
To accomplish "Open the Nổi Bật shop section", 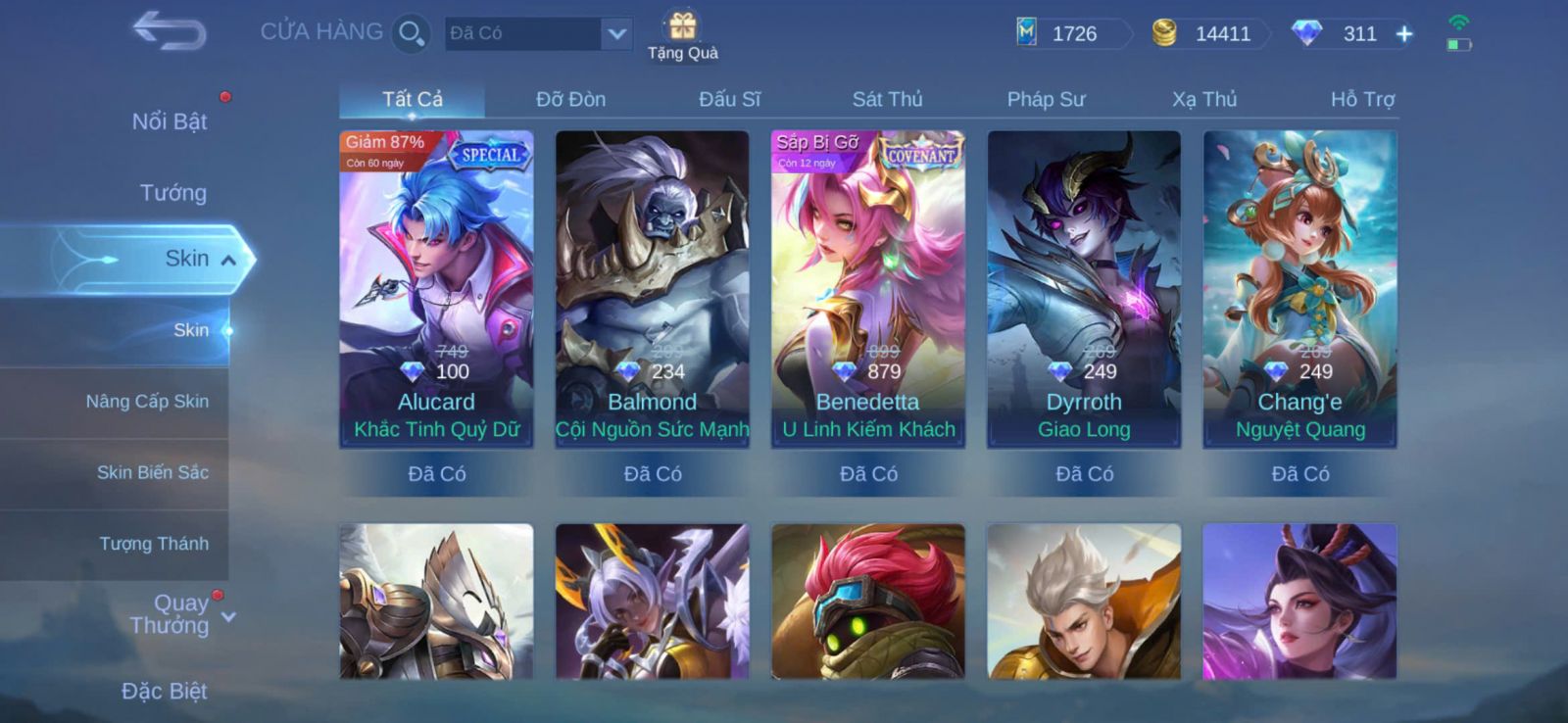I will tap(169, 121).
